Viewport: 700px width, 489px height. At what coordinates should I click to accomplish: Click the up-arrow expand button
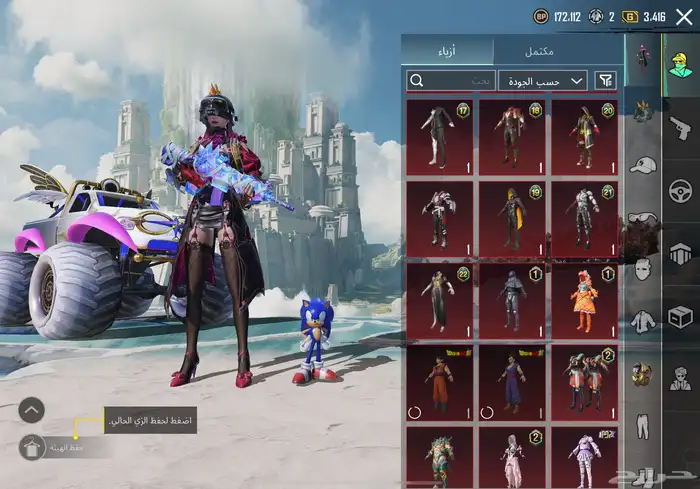coord(32,409)
